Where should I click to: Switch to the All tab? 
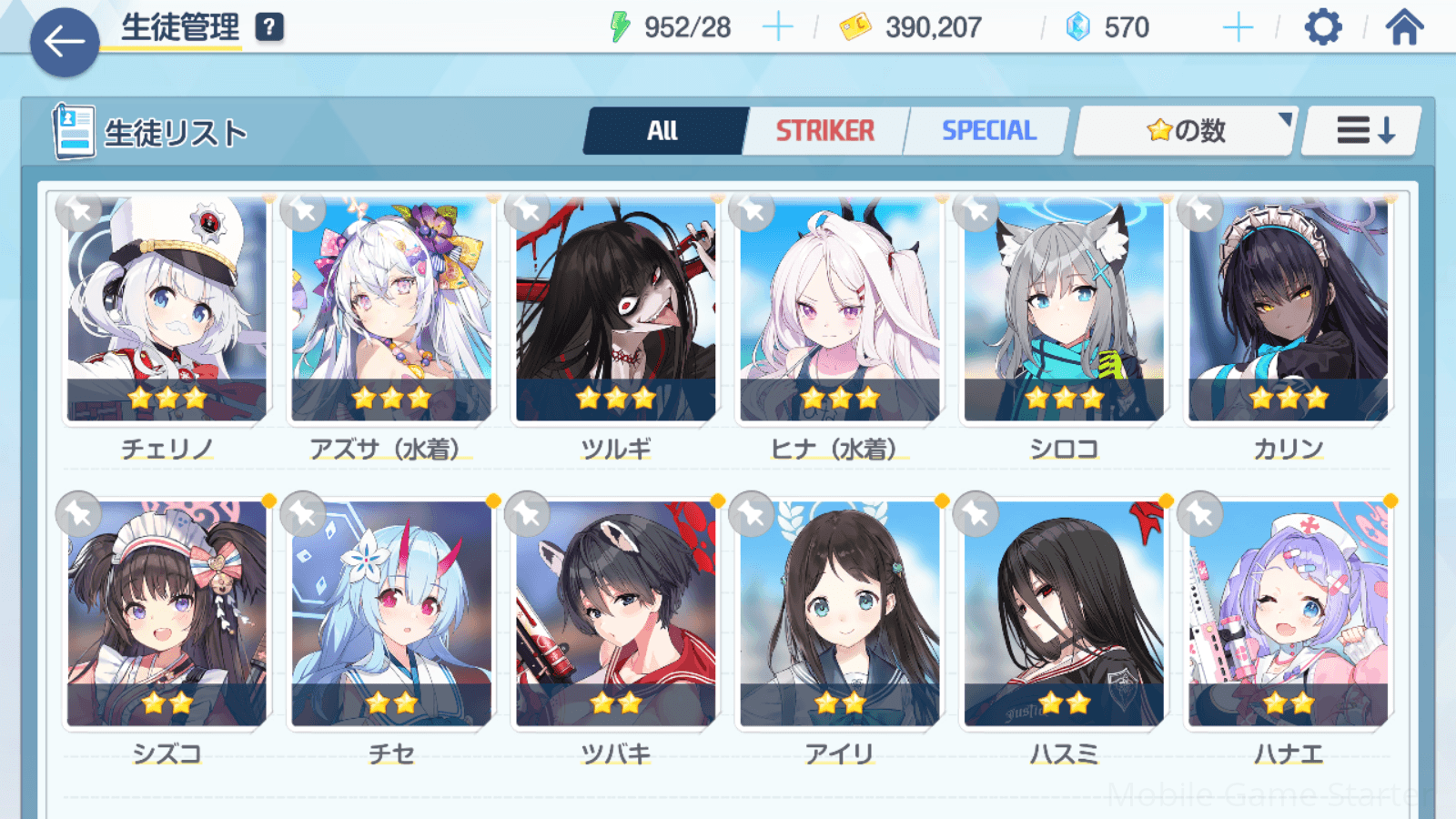[x=663, y=131]
